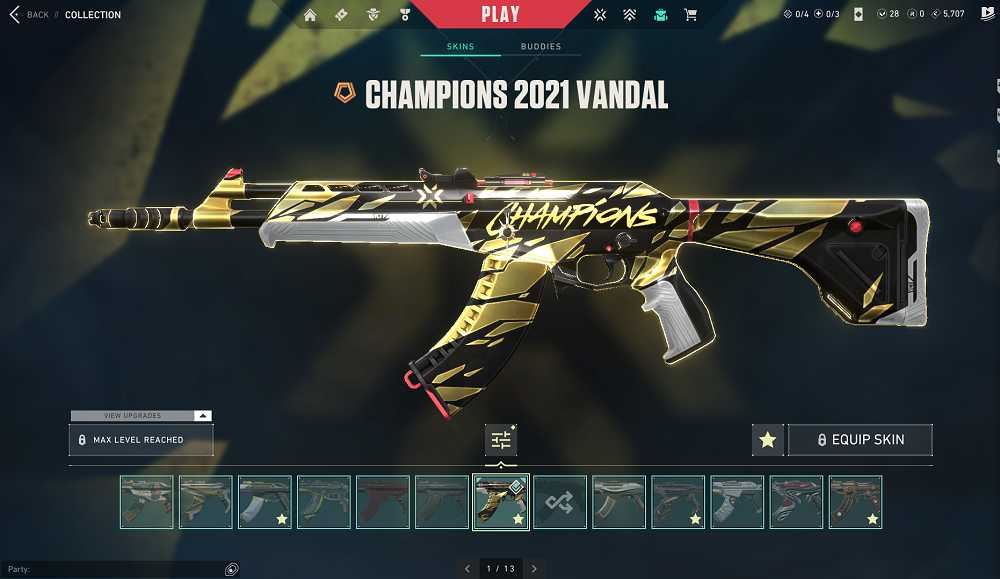Open the skin filter sliders icon
Screen dimensions: 1000x579
pyautogui.click(x=501, y=440)
